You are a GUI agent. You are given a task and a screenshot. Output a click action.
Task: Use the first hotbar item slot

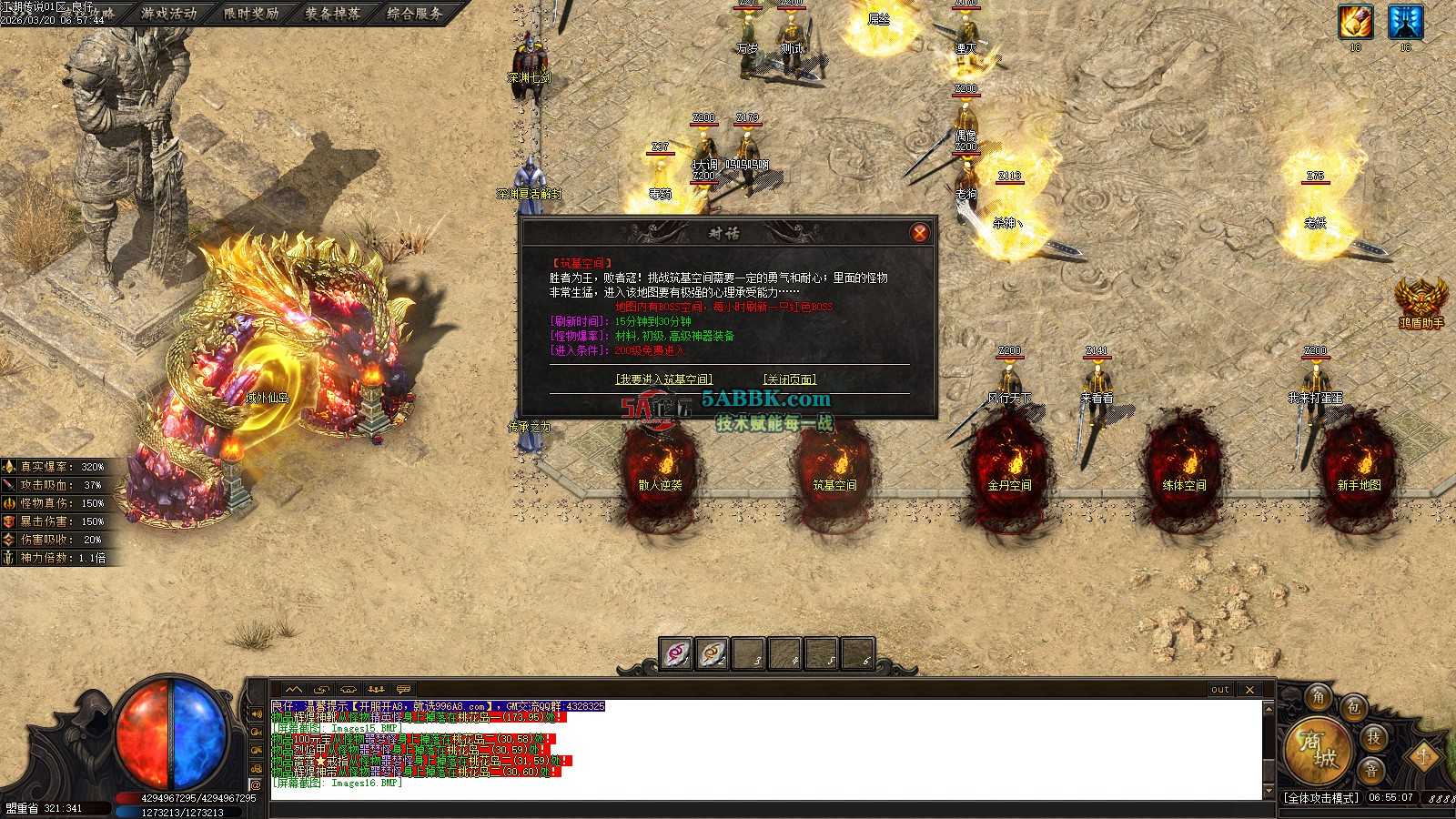pos(675,653)
